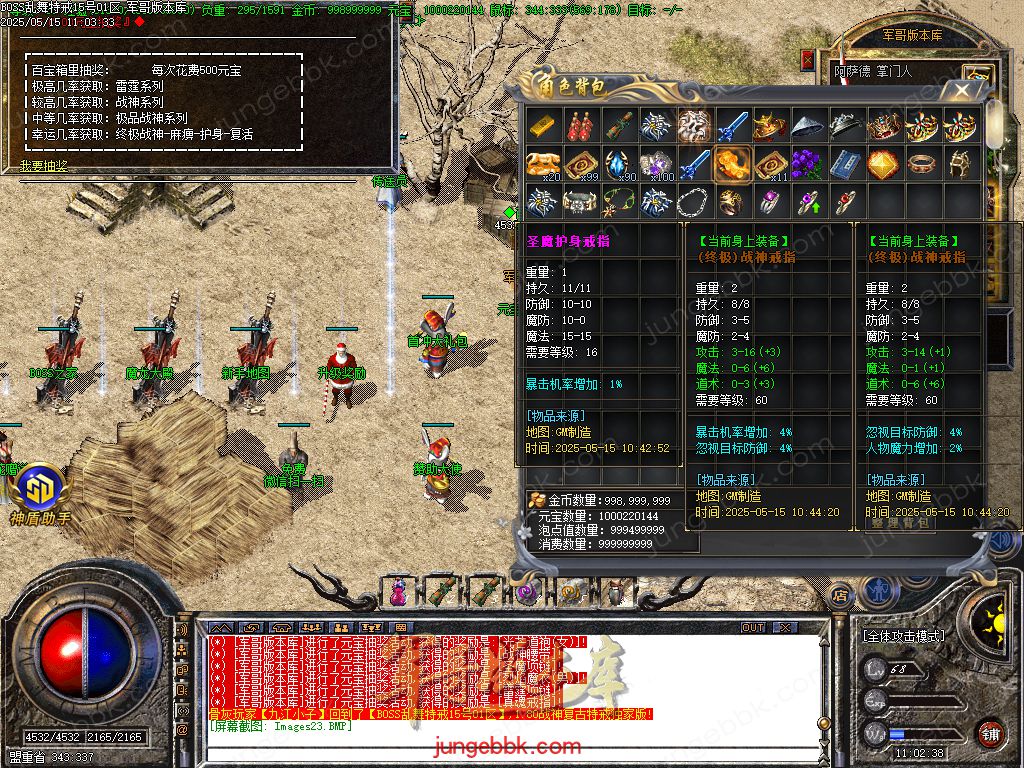This screenshot has width=1024, height=768.
Task: Close the character backpack window
Action: point(962,91)
